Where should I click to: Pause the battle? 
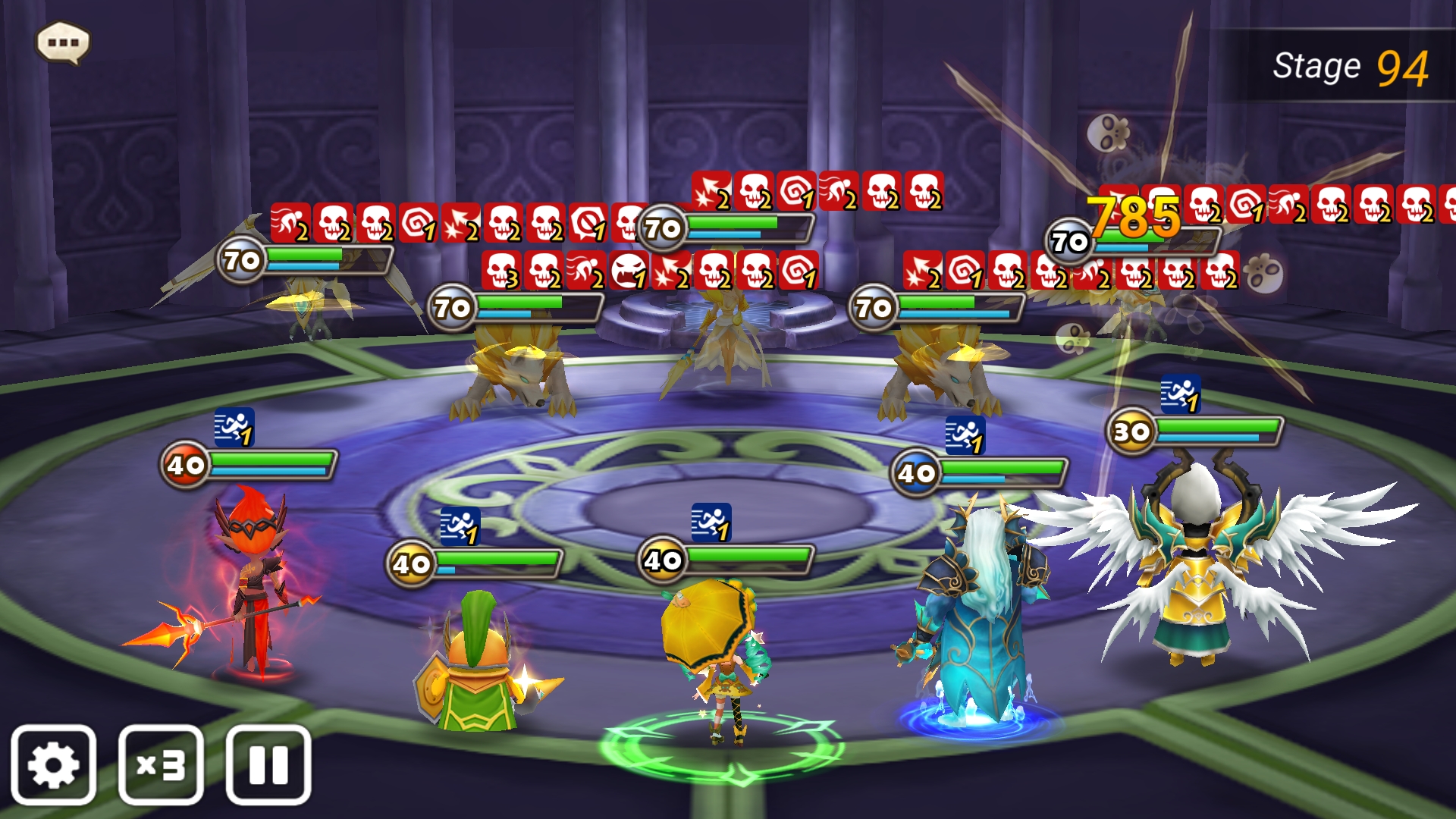[268, 764]
